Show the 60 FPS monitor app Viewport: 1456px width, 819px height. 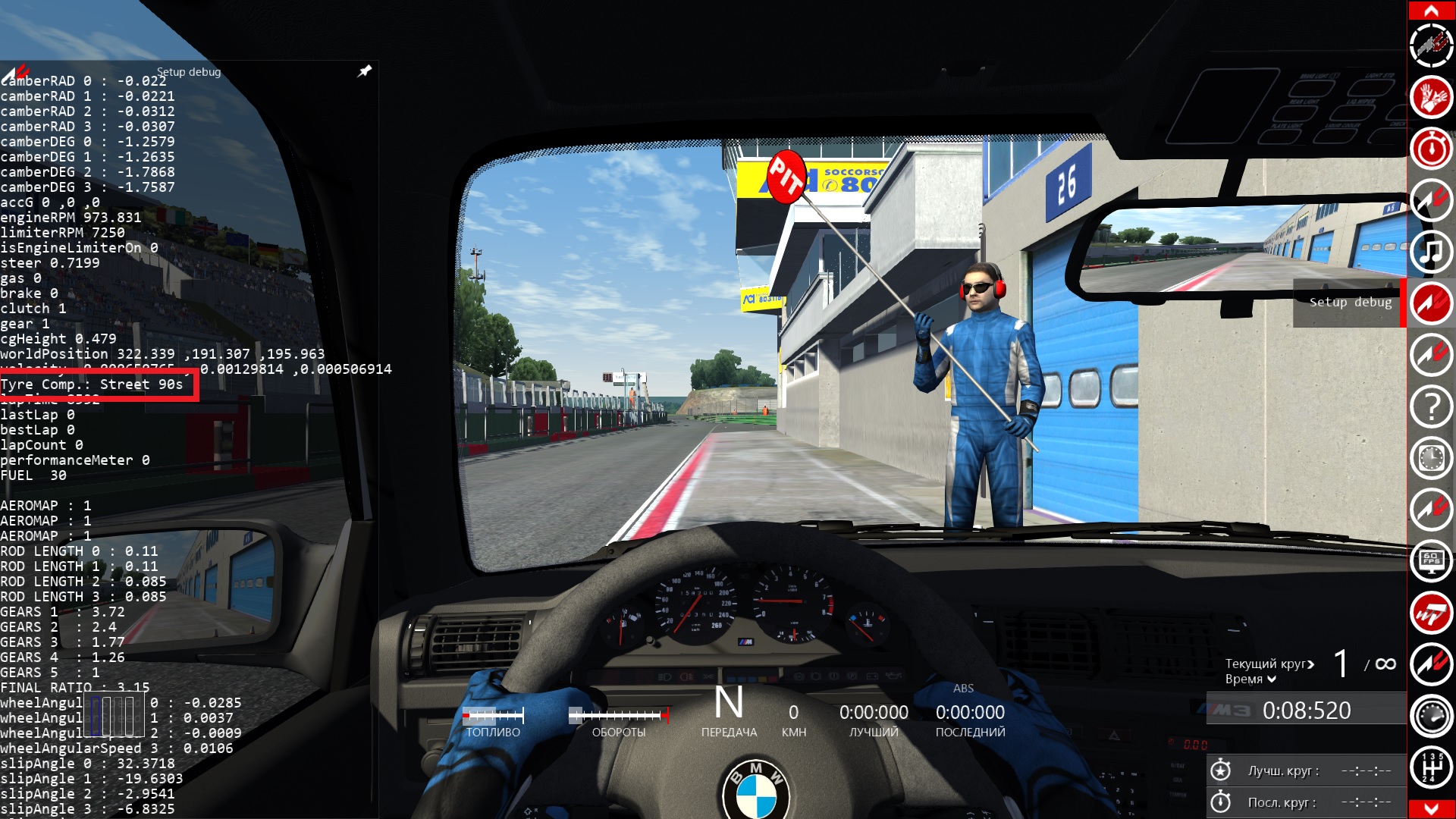1431,562
